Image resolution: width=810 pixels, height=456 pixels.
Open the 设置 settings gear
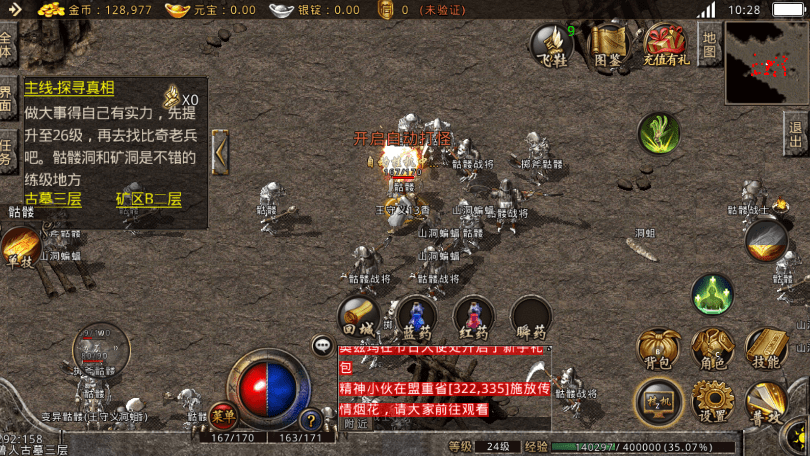[x=713, y=403]
